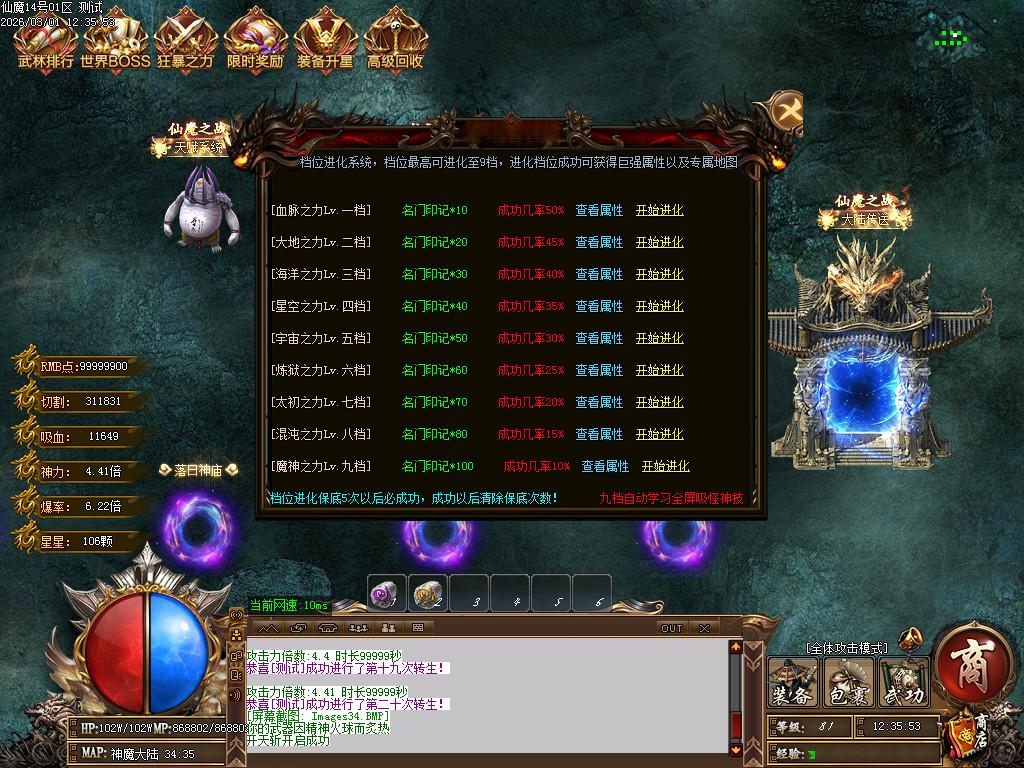Image resolution: width=1024 pixels, height=768 pixels.
Task: Start evolution for 魔神之力 九档
Action: click(666, 467)
